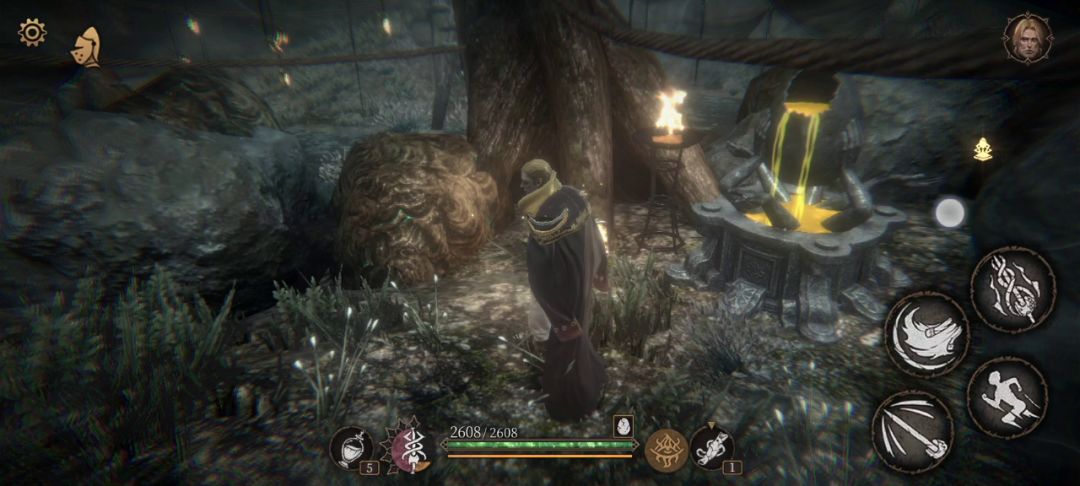The width and height of the screenshot is (1080, 486).
Task: Perform the basic weapon thrust attack
Action: 912,430
